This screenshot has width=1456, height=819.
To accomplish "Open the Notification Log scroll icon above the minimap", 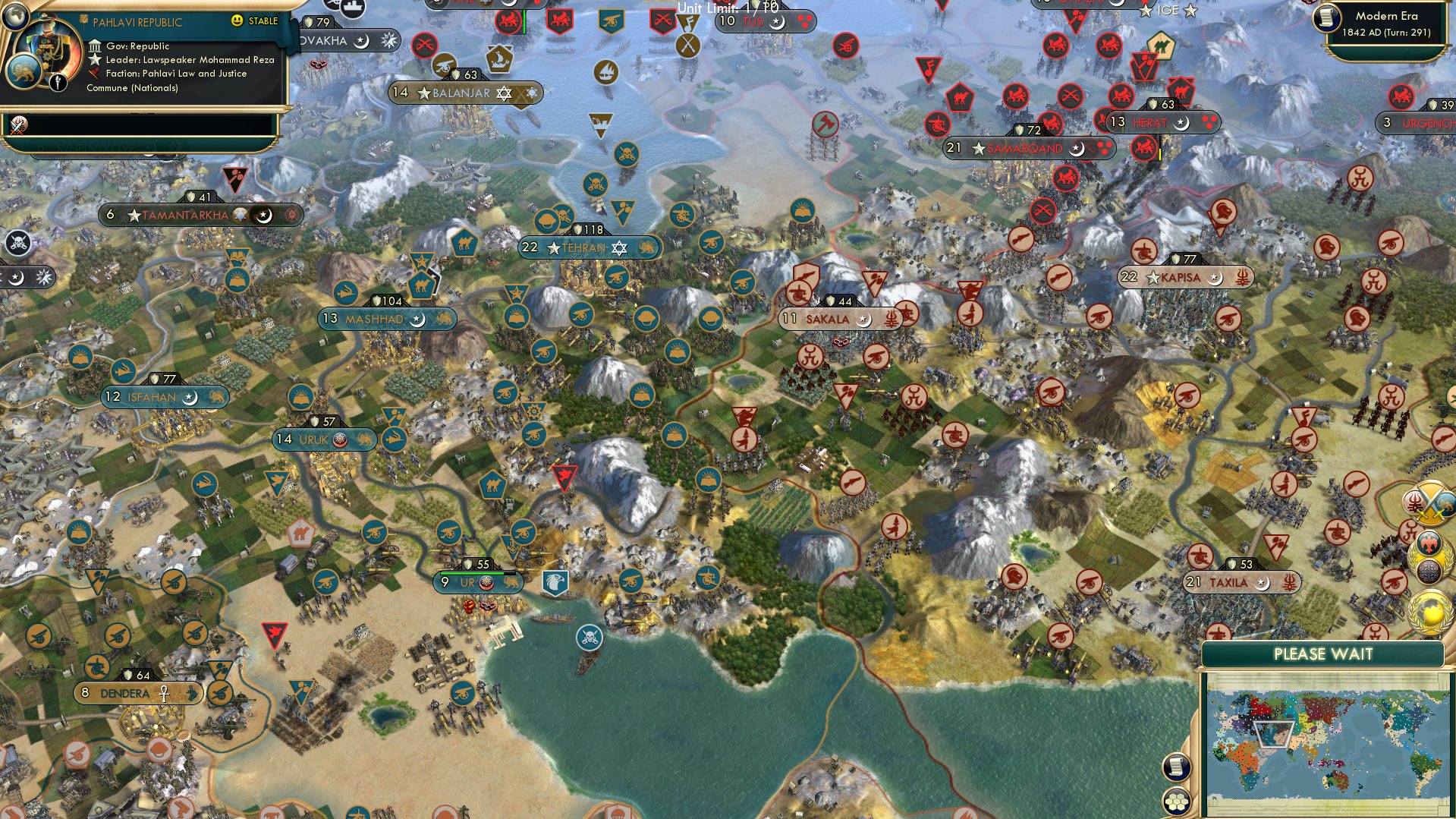I will [x=1176, y=767].
